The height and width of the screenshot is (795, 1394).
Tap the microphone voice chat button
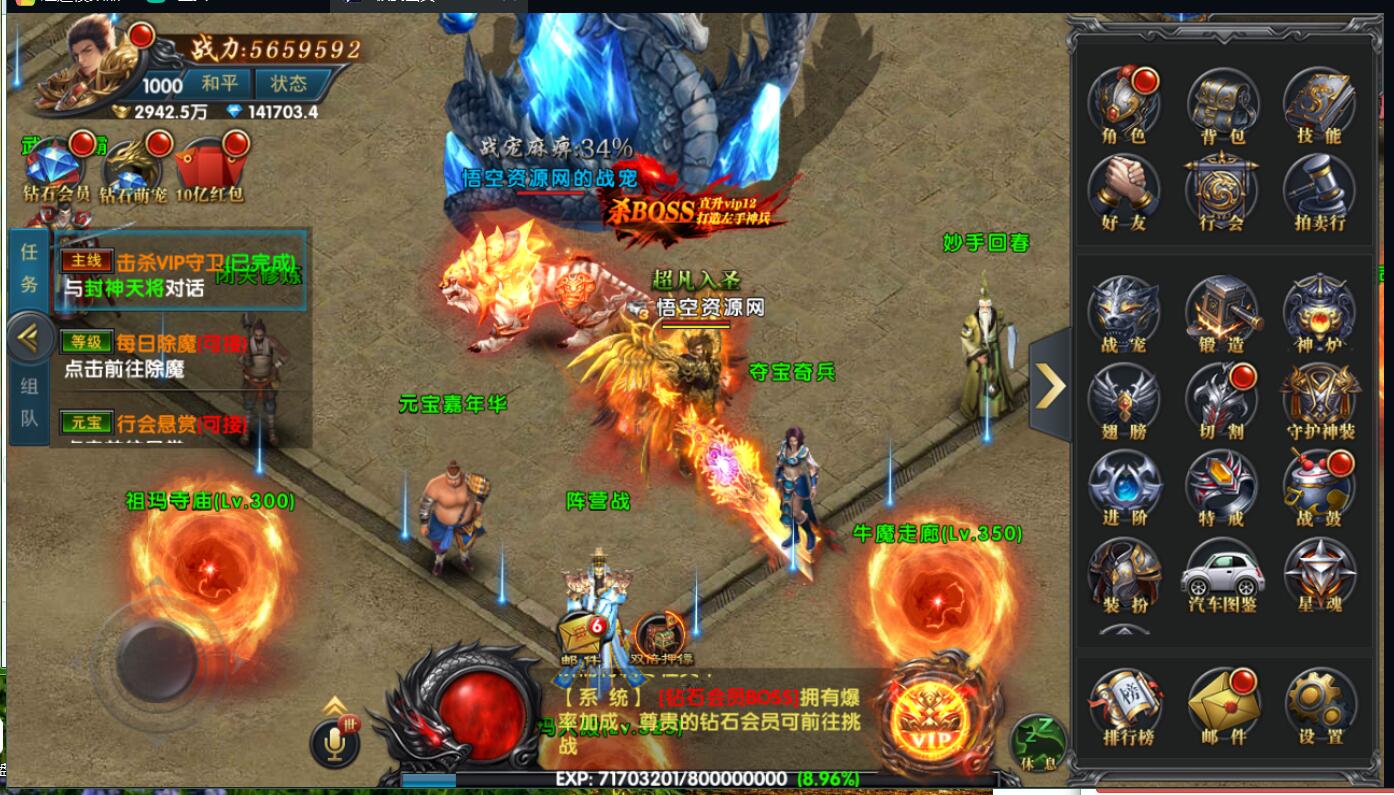click(x=336, y=741)
